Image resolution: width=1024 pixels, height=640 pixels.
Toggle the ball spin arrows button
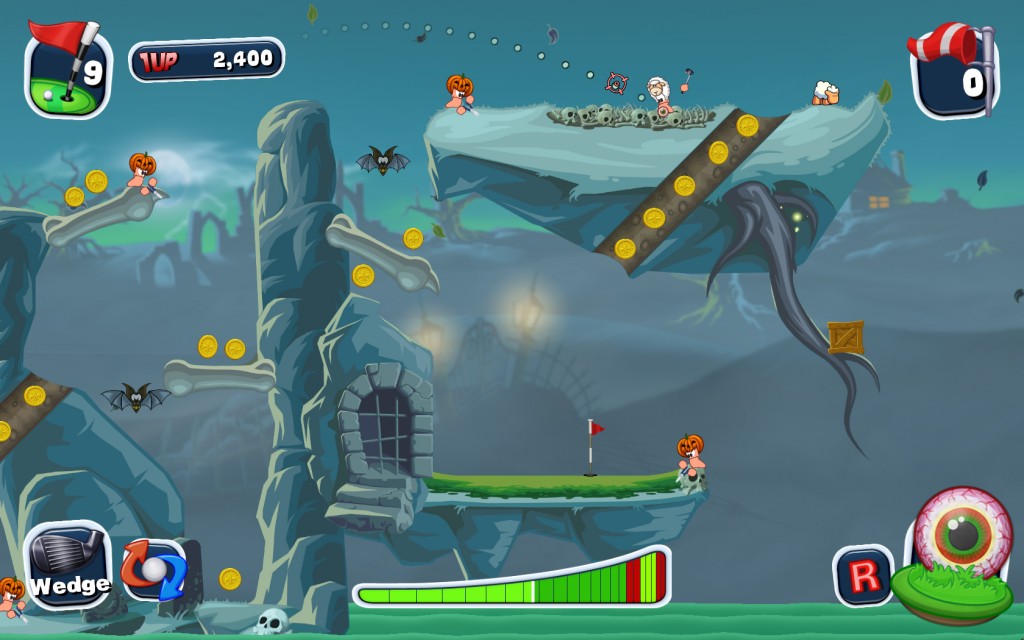click(x=154, y=571)
